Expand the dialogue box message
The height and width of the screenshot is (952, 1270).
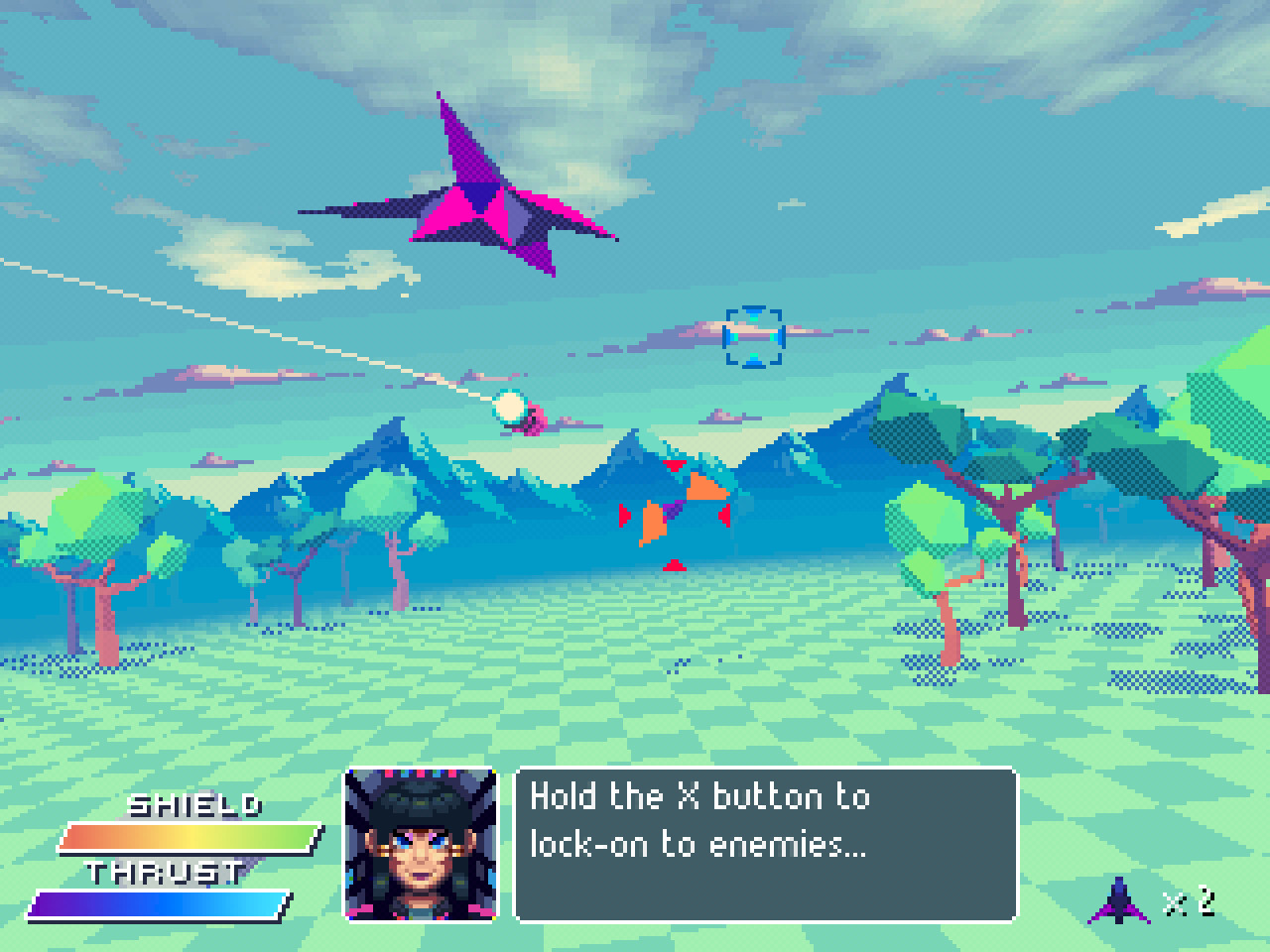[764, 843]
